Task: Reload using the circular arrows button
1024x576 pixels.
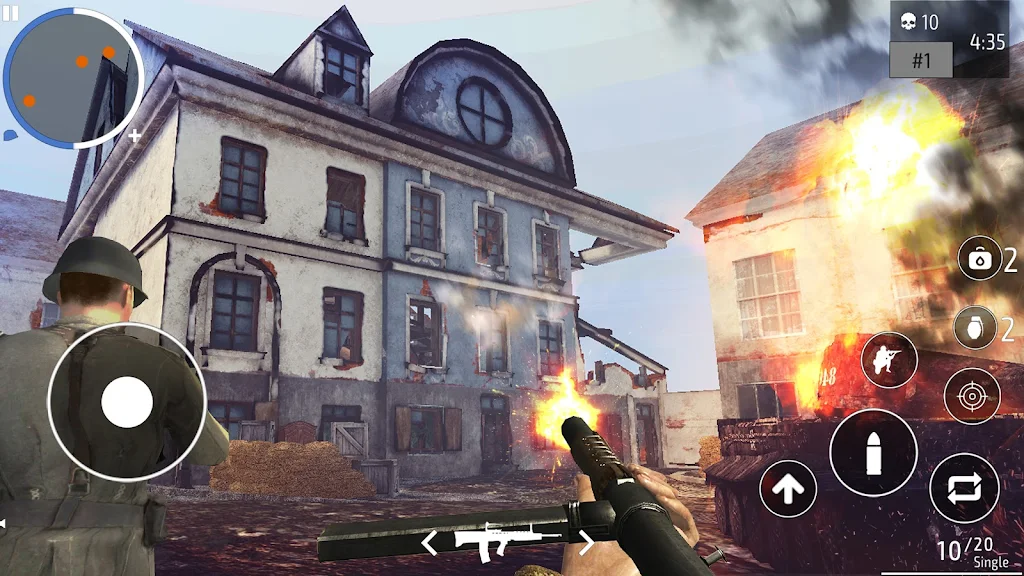Action: (x=964, y=488)
